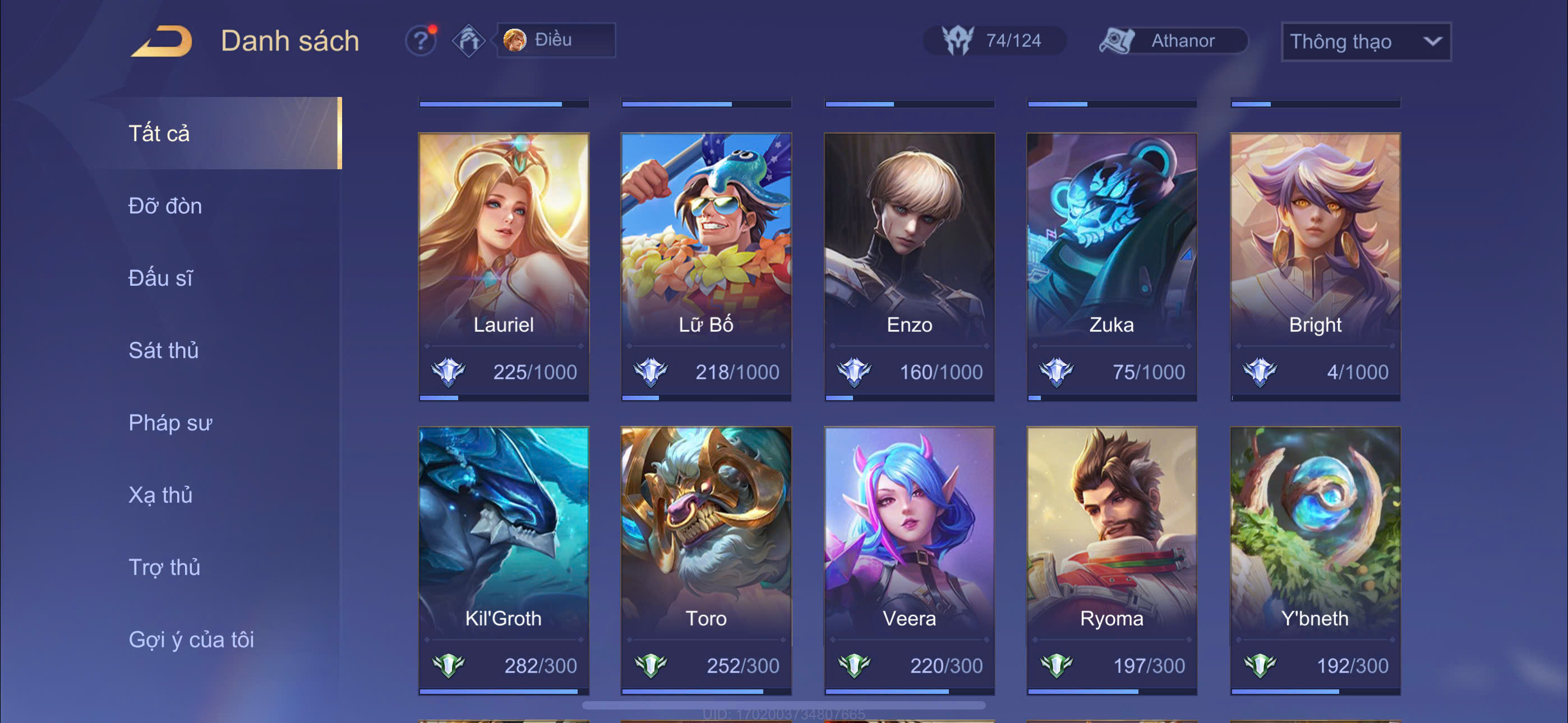Expand the Thông thạo sort dropdown

pyautogui.click(x=1366, y=41)
